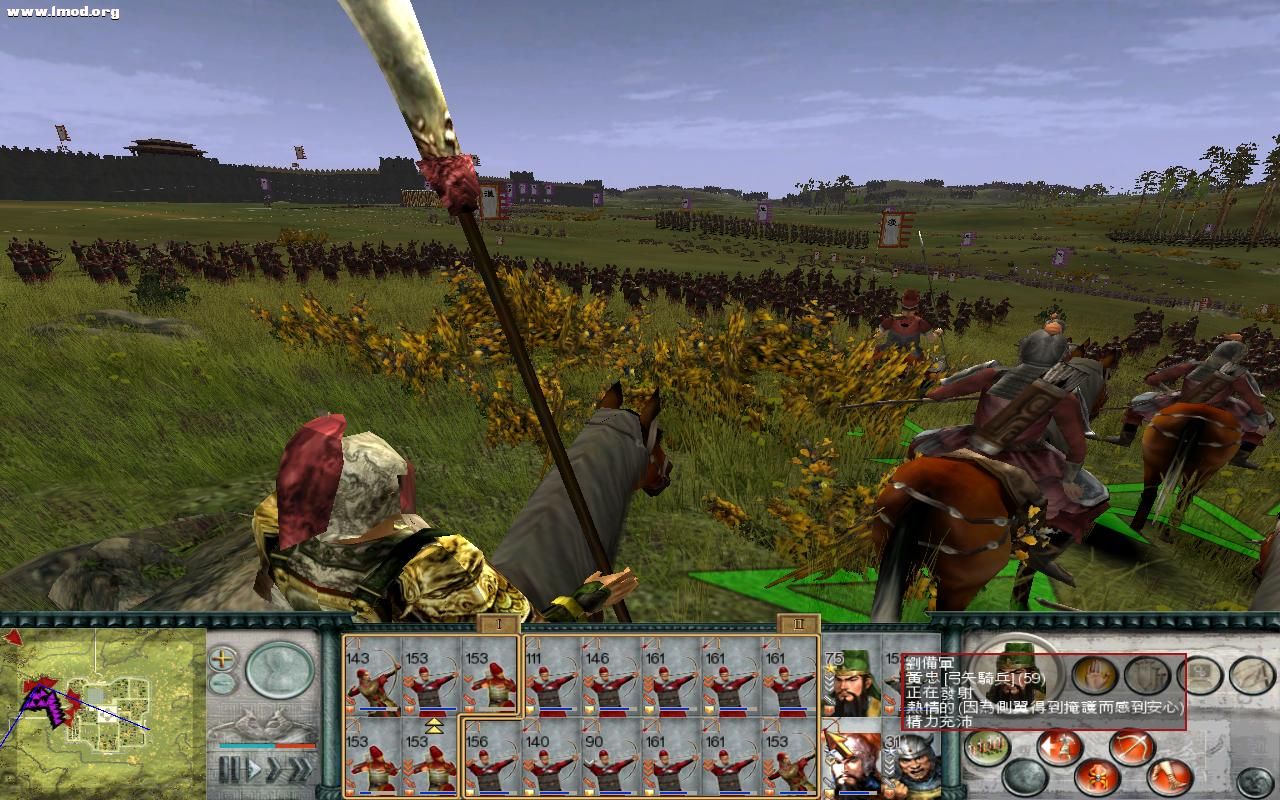1280x800 pixels.
Task: Click the yellow plus icon above the minimap
Action: point(222,658)
